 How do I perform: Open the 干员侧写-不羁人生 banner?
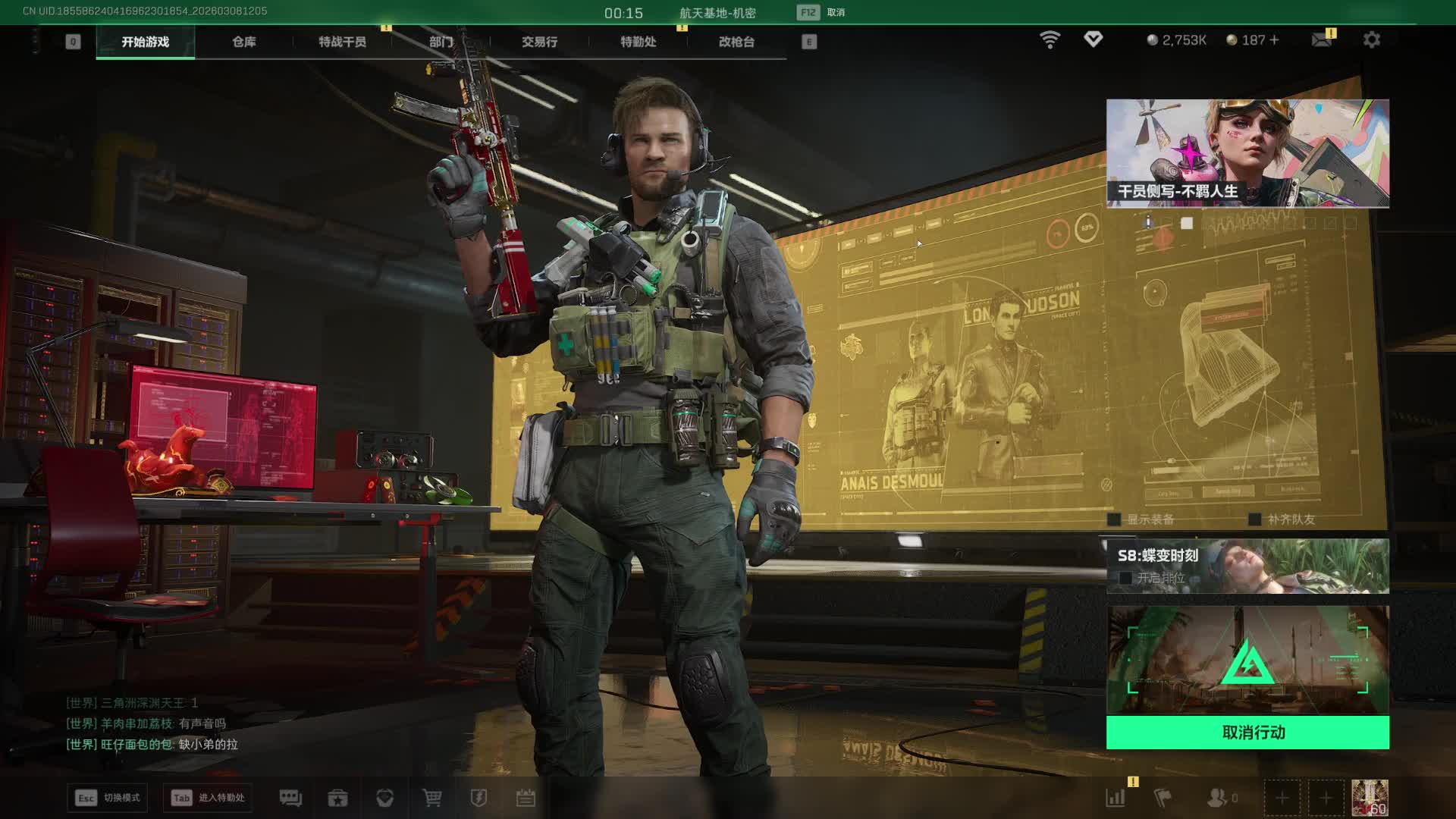(x=1247, y=153)
